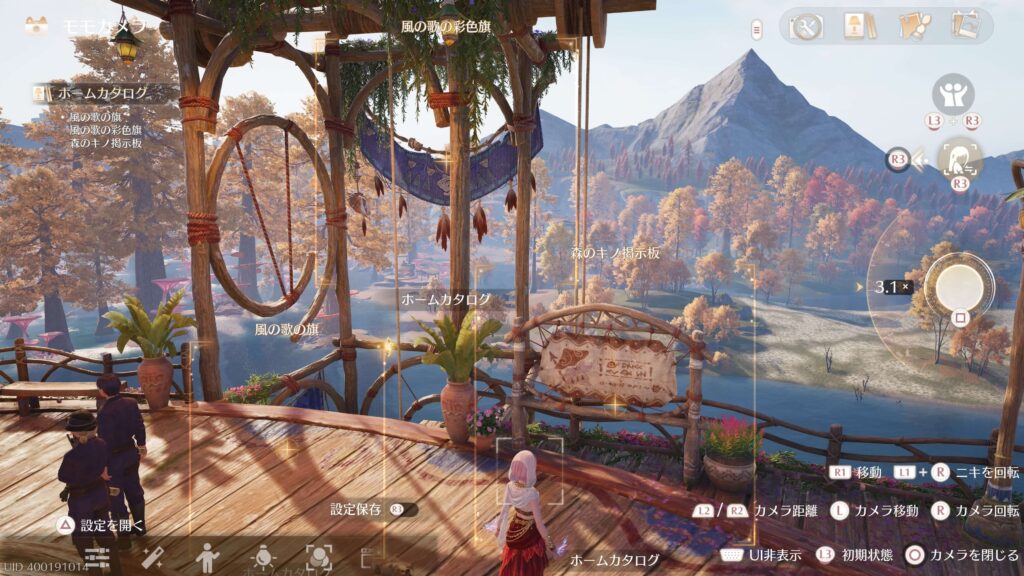Open the photo album icon in top bar
The width and height of the screenshot is (1024, 576).
965,27
